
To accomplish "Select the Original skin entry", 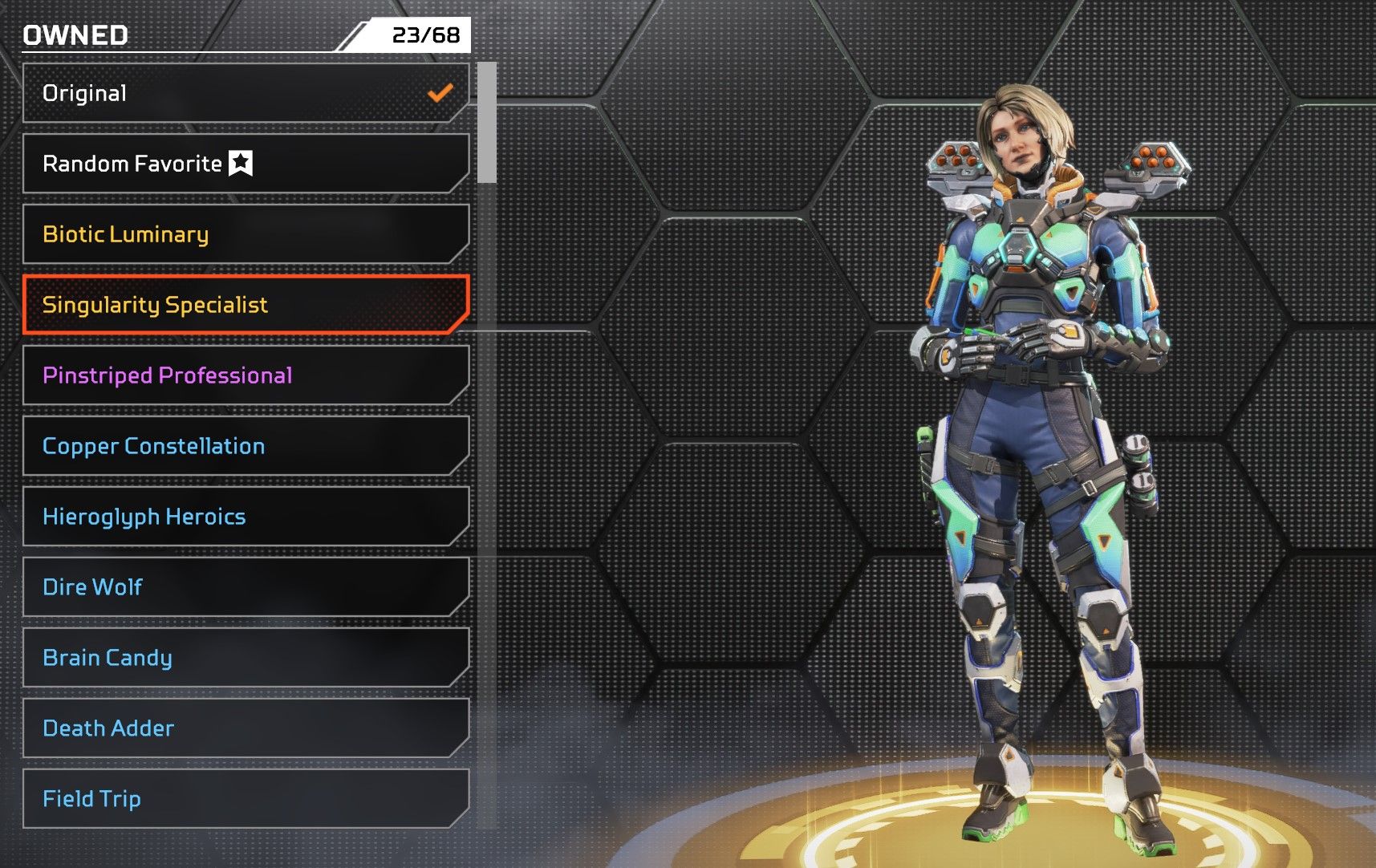I will (x=245, y=93).
